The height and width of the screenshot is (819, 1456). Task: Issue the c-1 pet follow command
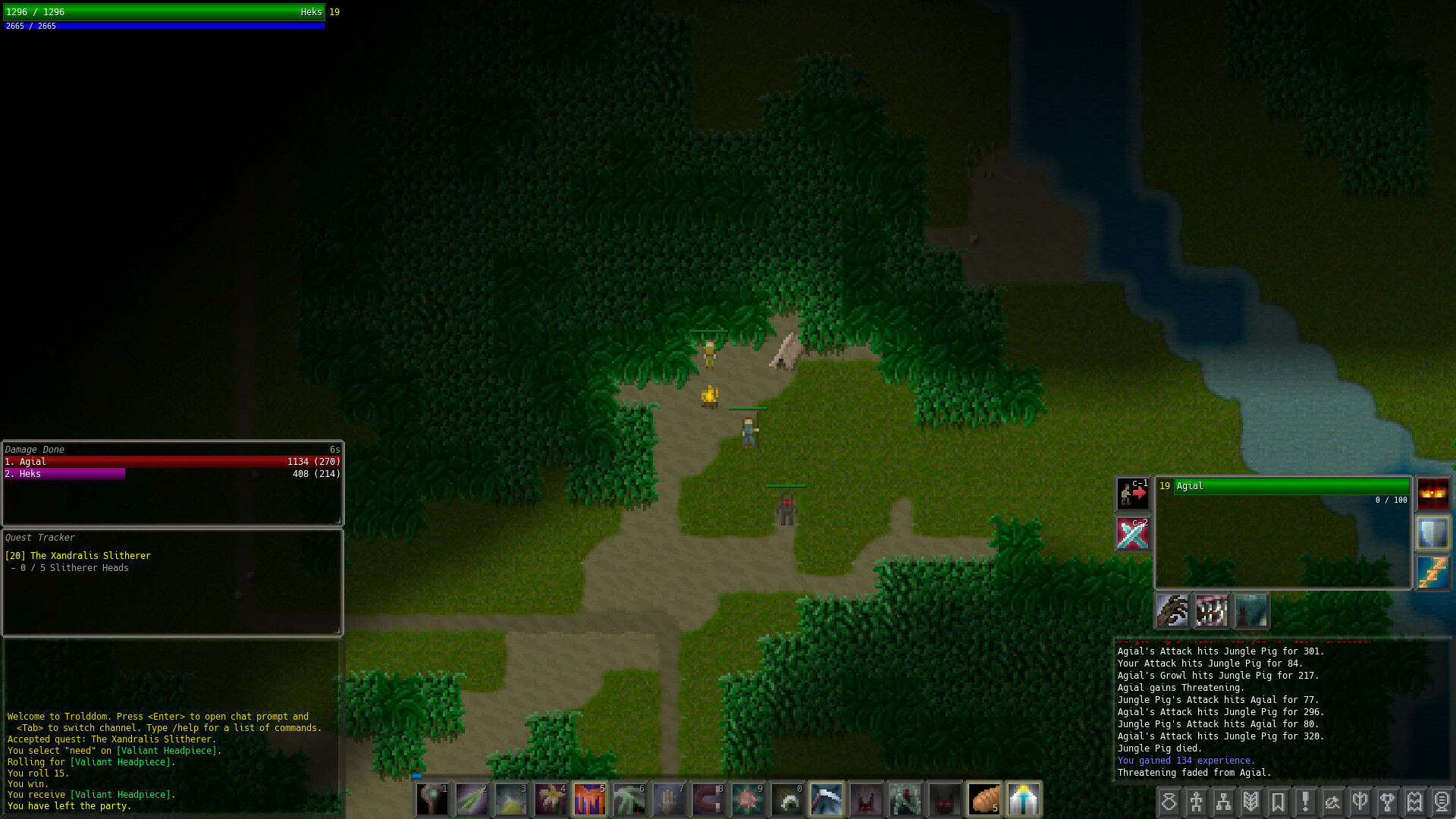coord(1132,494)
